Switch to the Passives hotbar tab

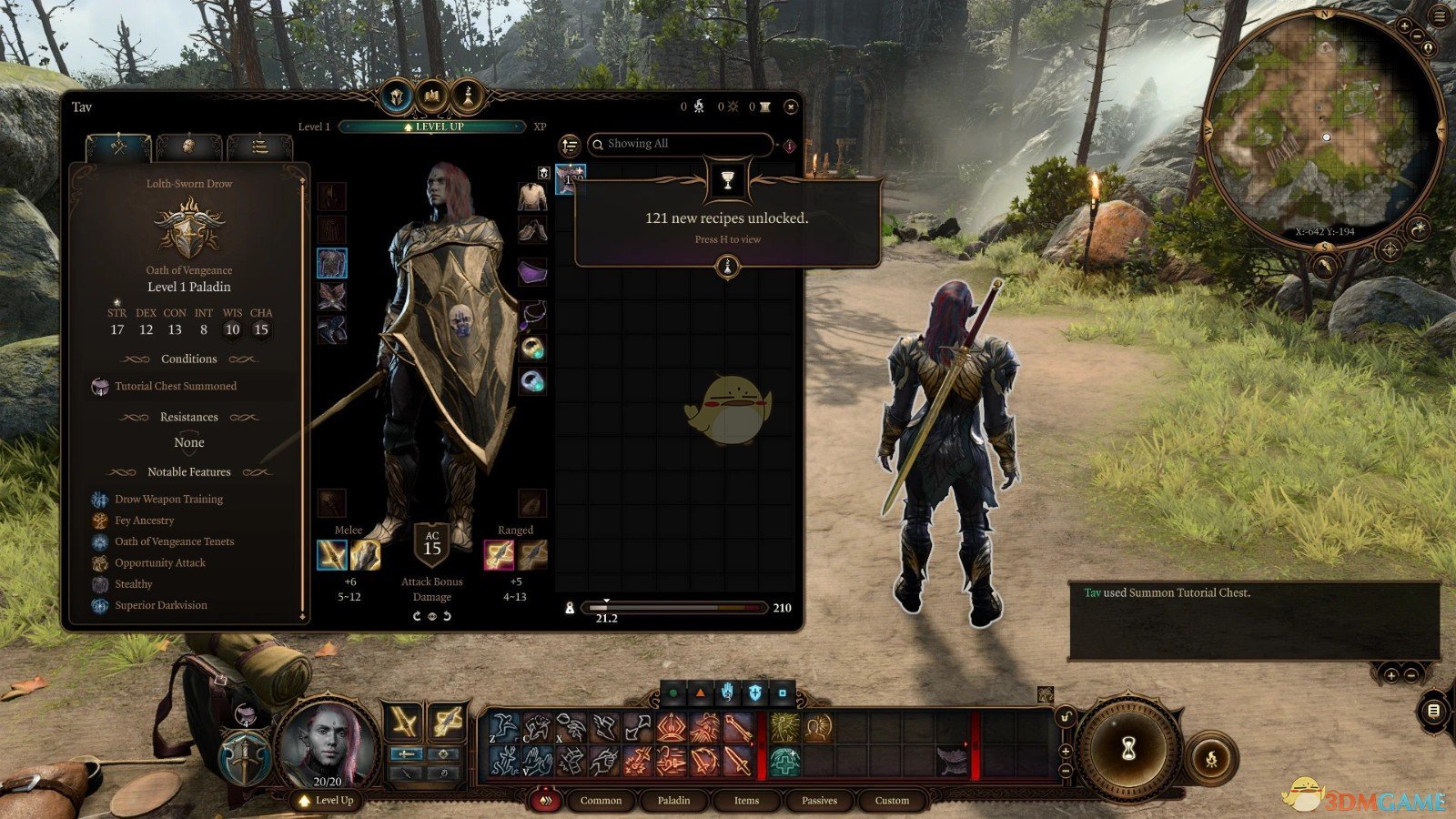tap(819, 801)
